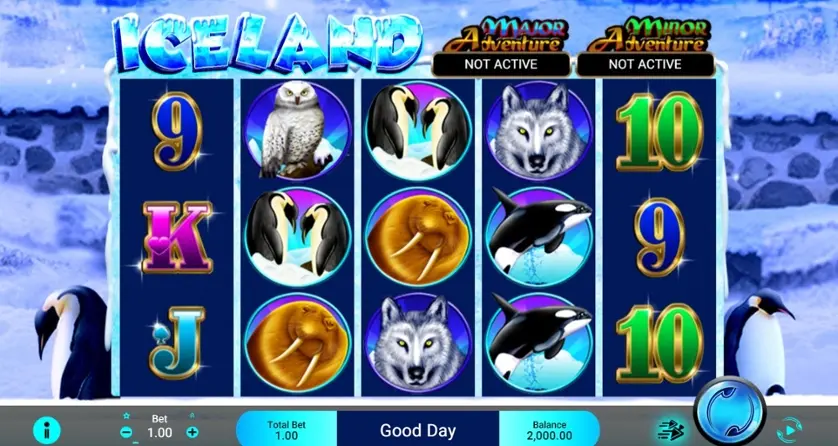Activate the turbo fast-spin button

[x=671, y=428]
